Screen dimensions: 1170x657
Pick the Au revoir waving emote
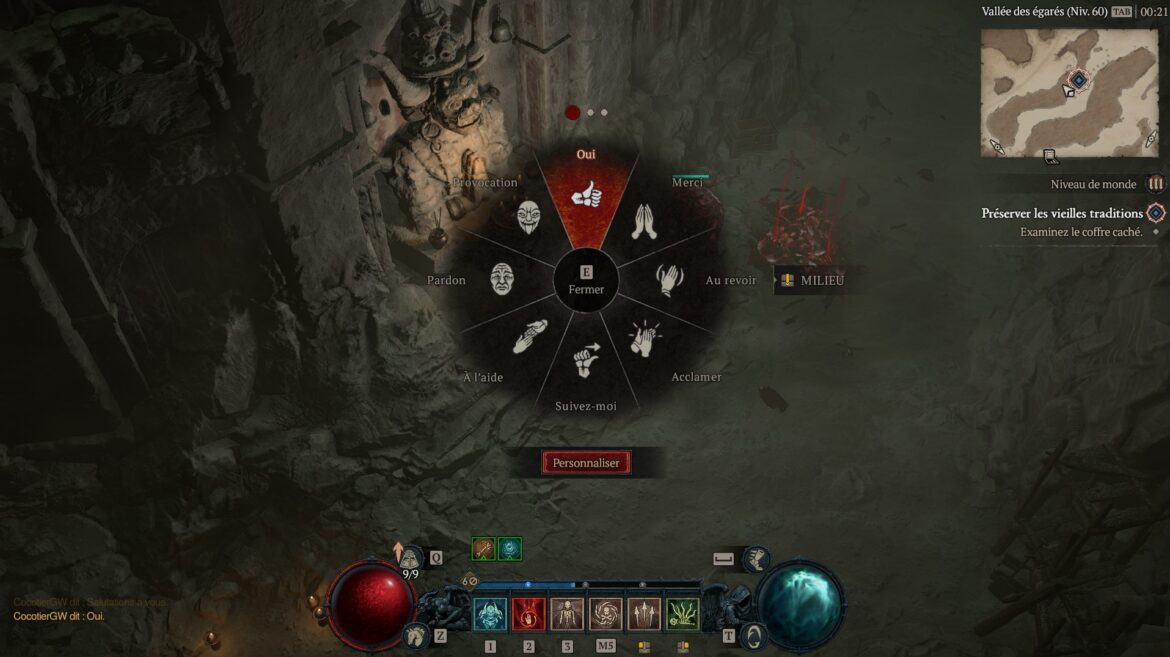[668, 279]
